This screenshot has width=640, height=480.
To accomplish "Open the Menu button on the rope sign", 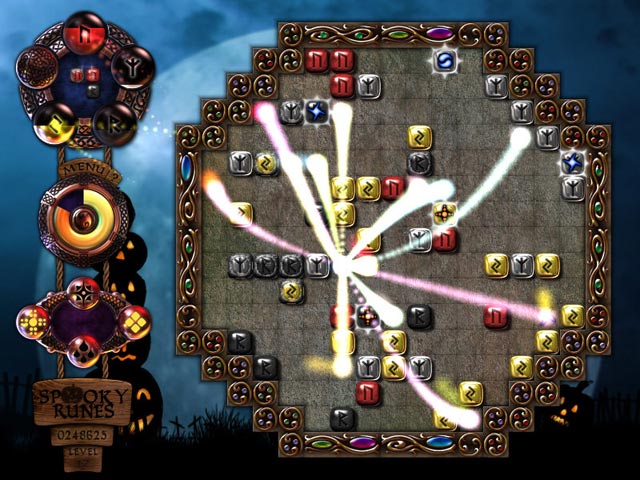I will click(x=83, y=172).
